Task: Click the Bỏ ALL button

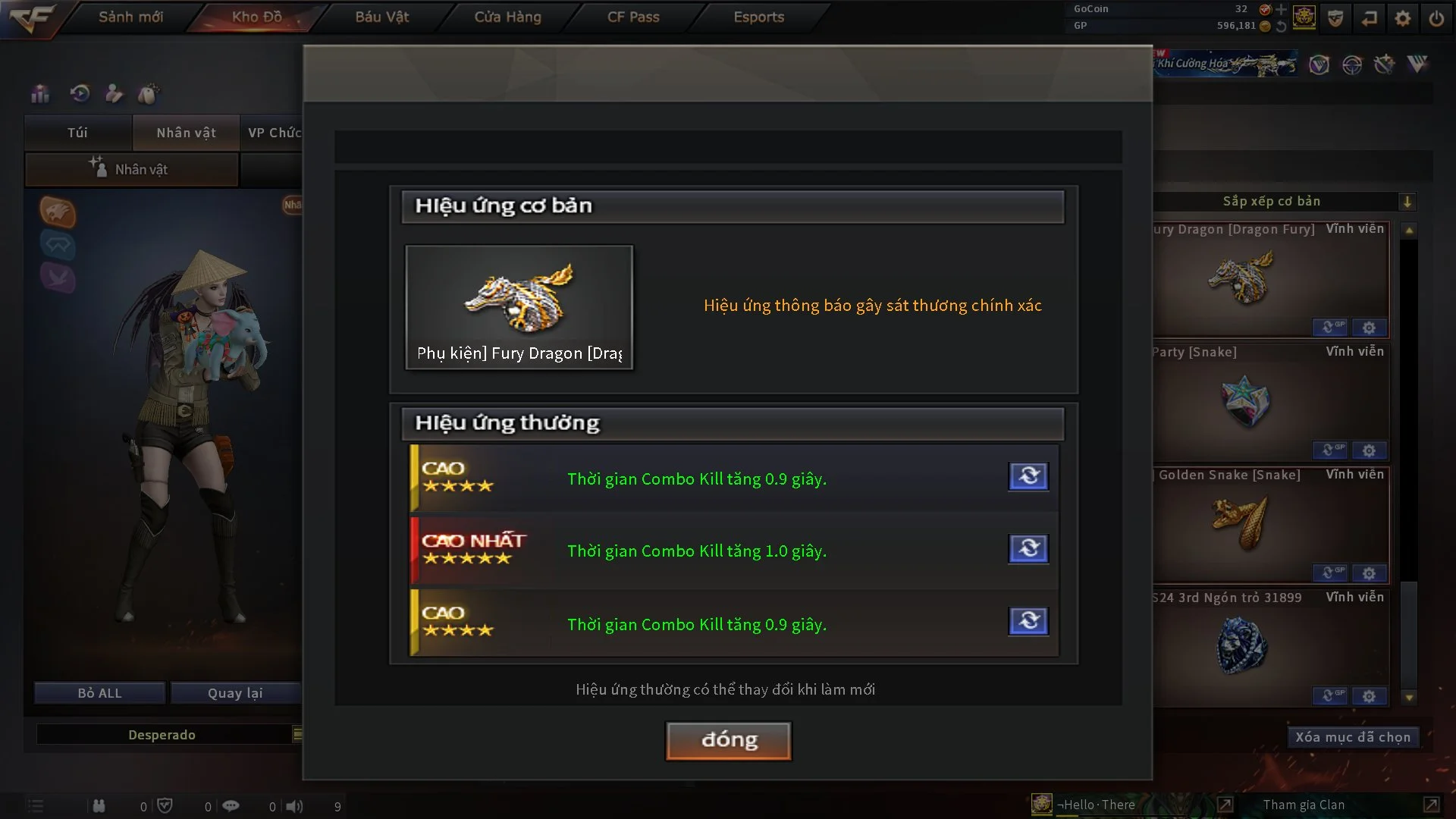Action: point(99,693)
